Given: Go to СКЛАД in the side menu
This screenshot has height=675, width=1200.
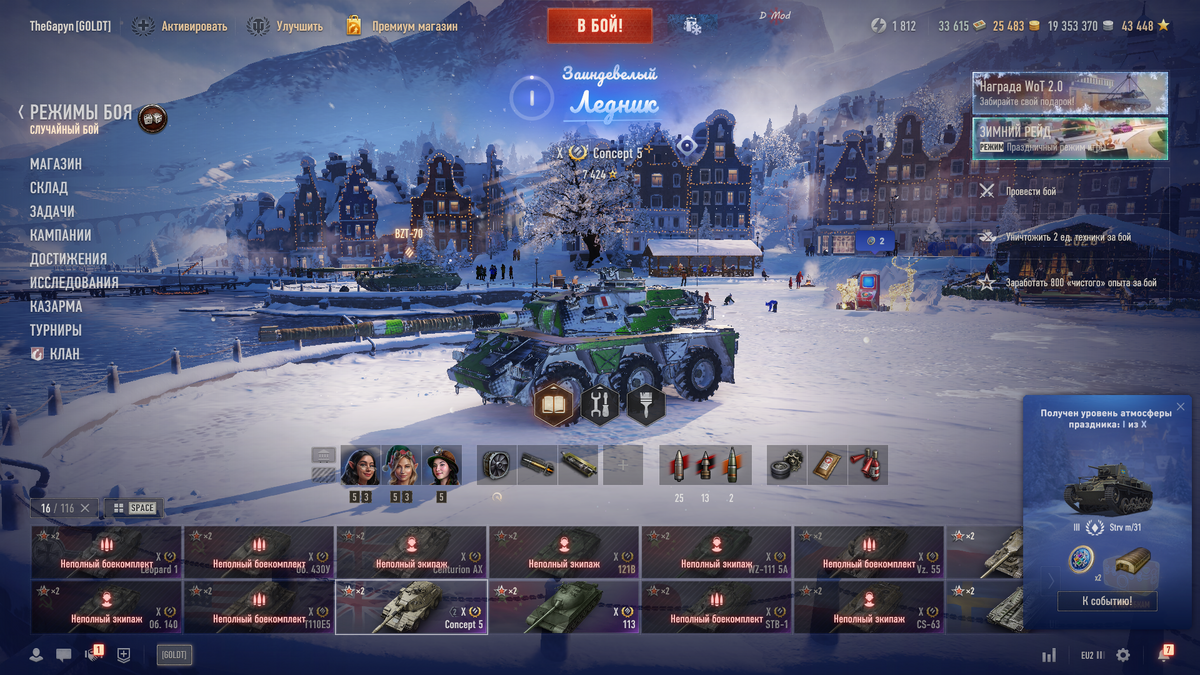Looking at the screenshot, I should click(49, 188).
